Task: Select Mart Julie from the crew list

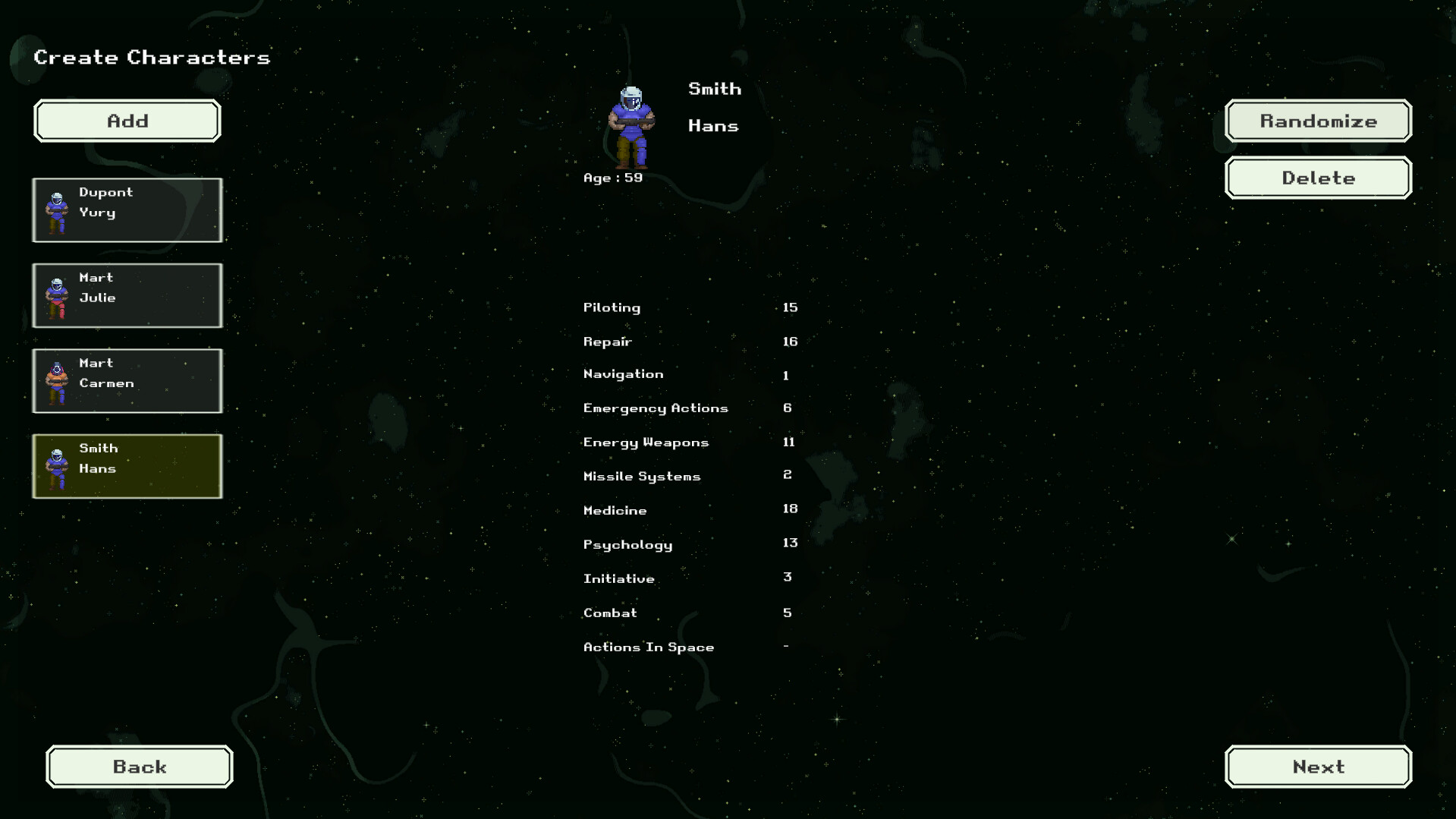Action: point(127,295)
